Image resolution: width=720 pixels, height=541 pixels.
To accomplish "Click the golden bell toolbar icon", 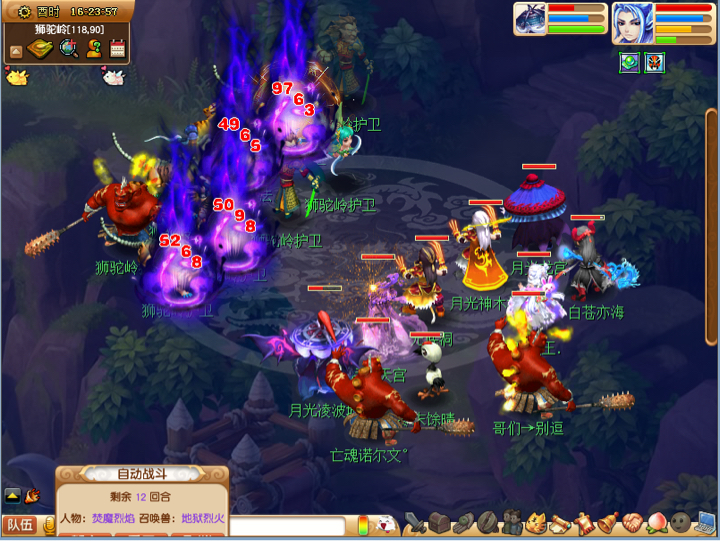I will 609,522.
